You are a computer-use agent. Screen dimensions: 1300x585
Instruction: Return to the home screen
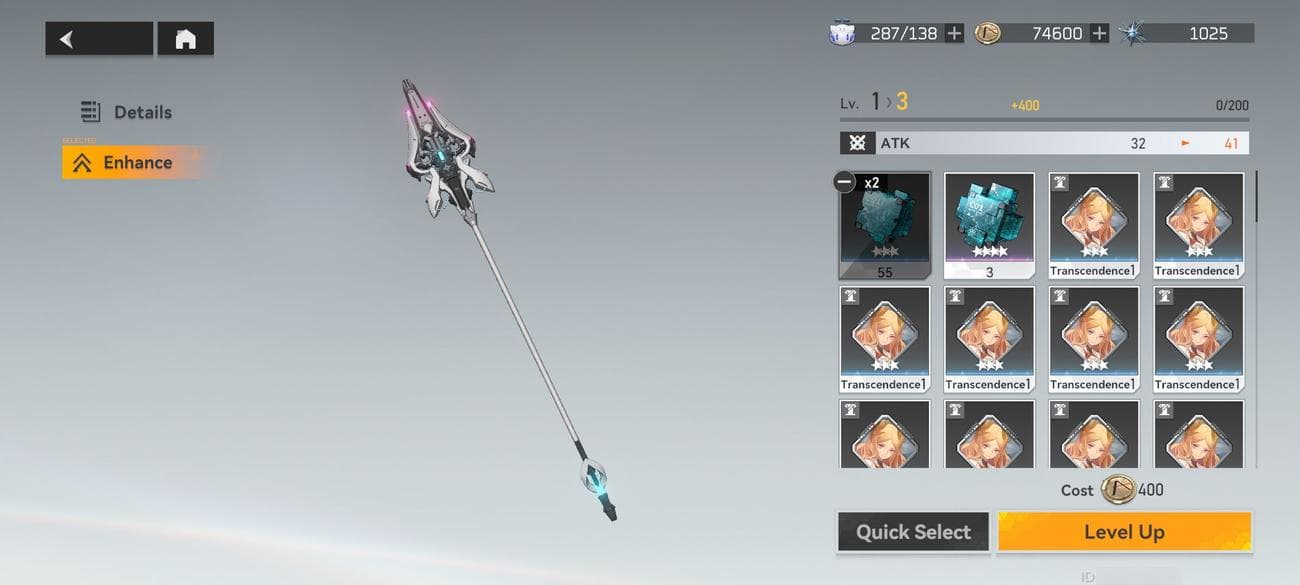[185, 39]
